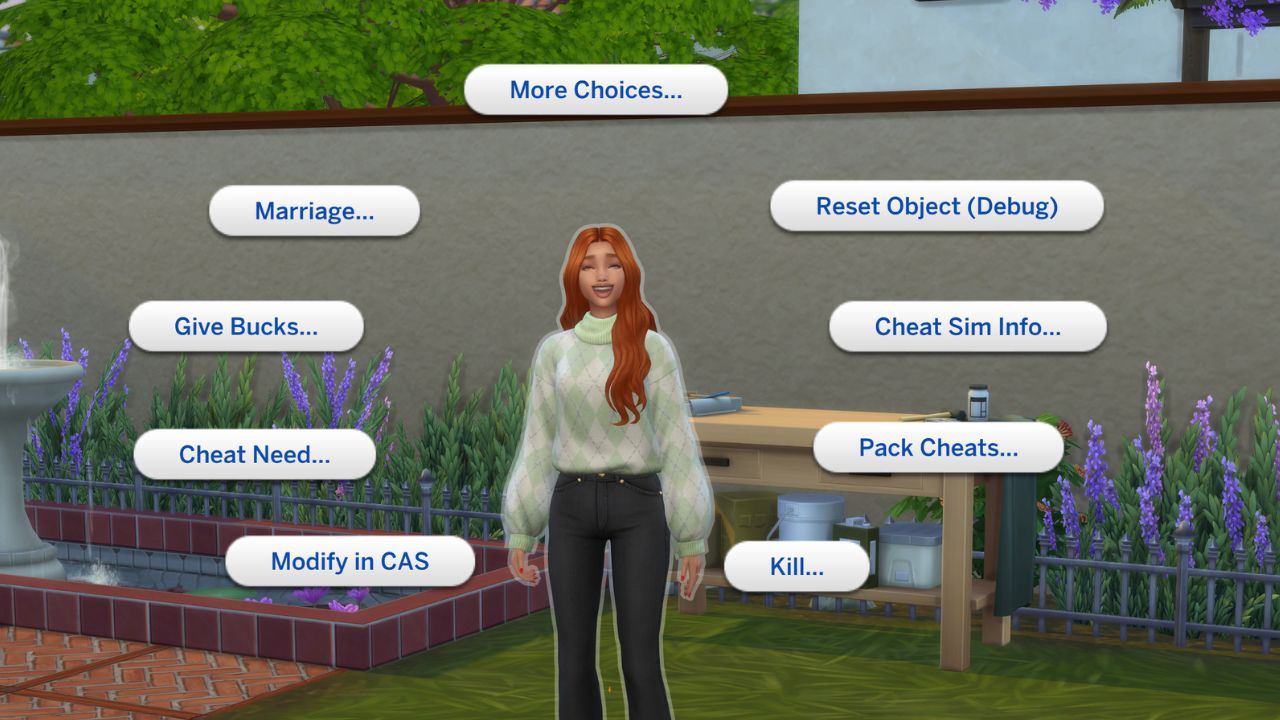The height and width of the screenshot is (720, 1280).
Task: Give the household money via Give Bucks
Action: point(246,326)
